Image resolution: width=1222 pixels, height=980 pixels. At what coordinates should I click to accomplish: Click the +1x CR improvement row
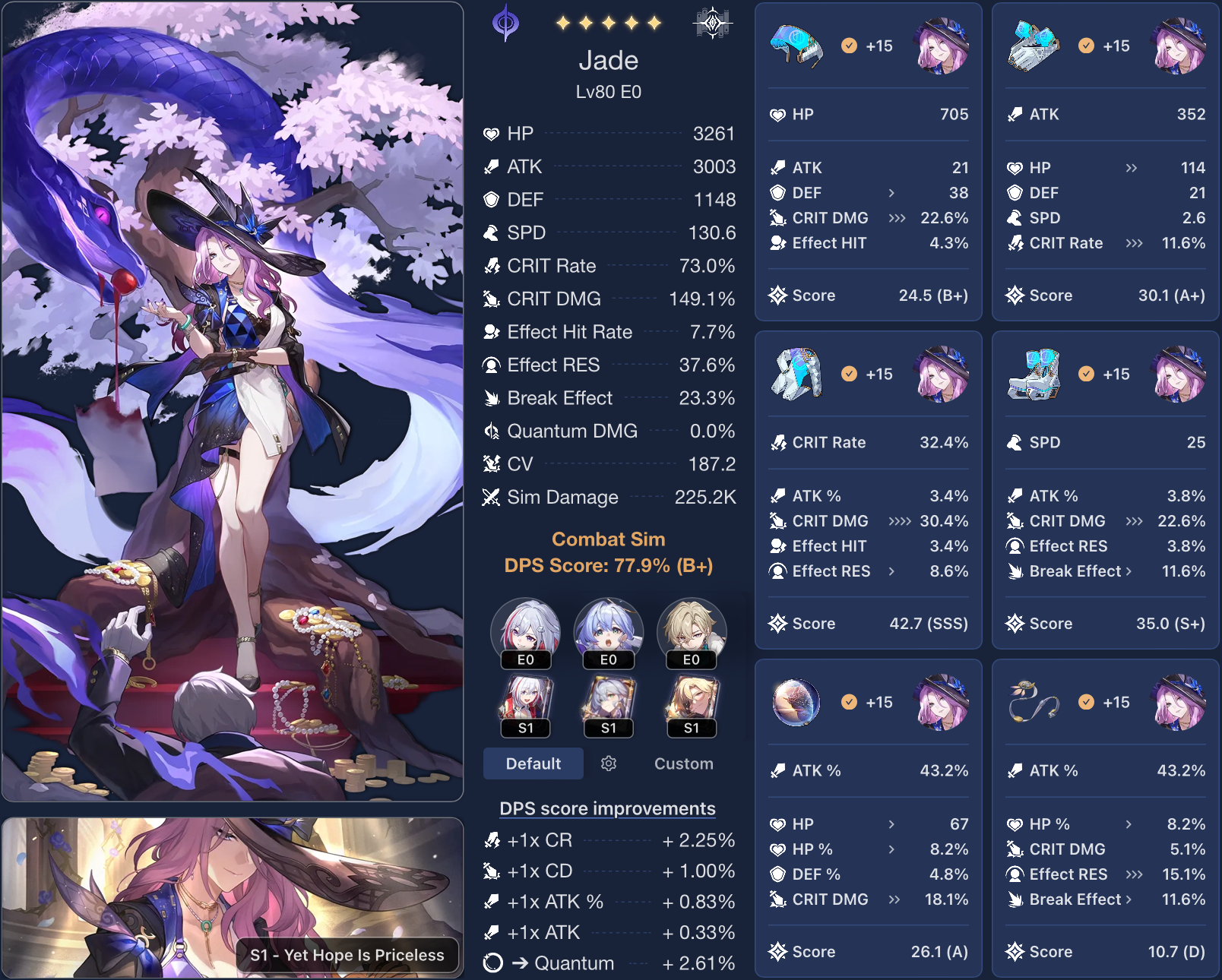pyautogui.click(x=608, y=841)
